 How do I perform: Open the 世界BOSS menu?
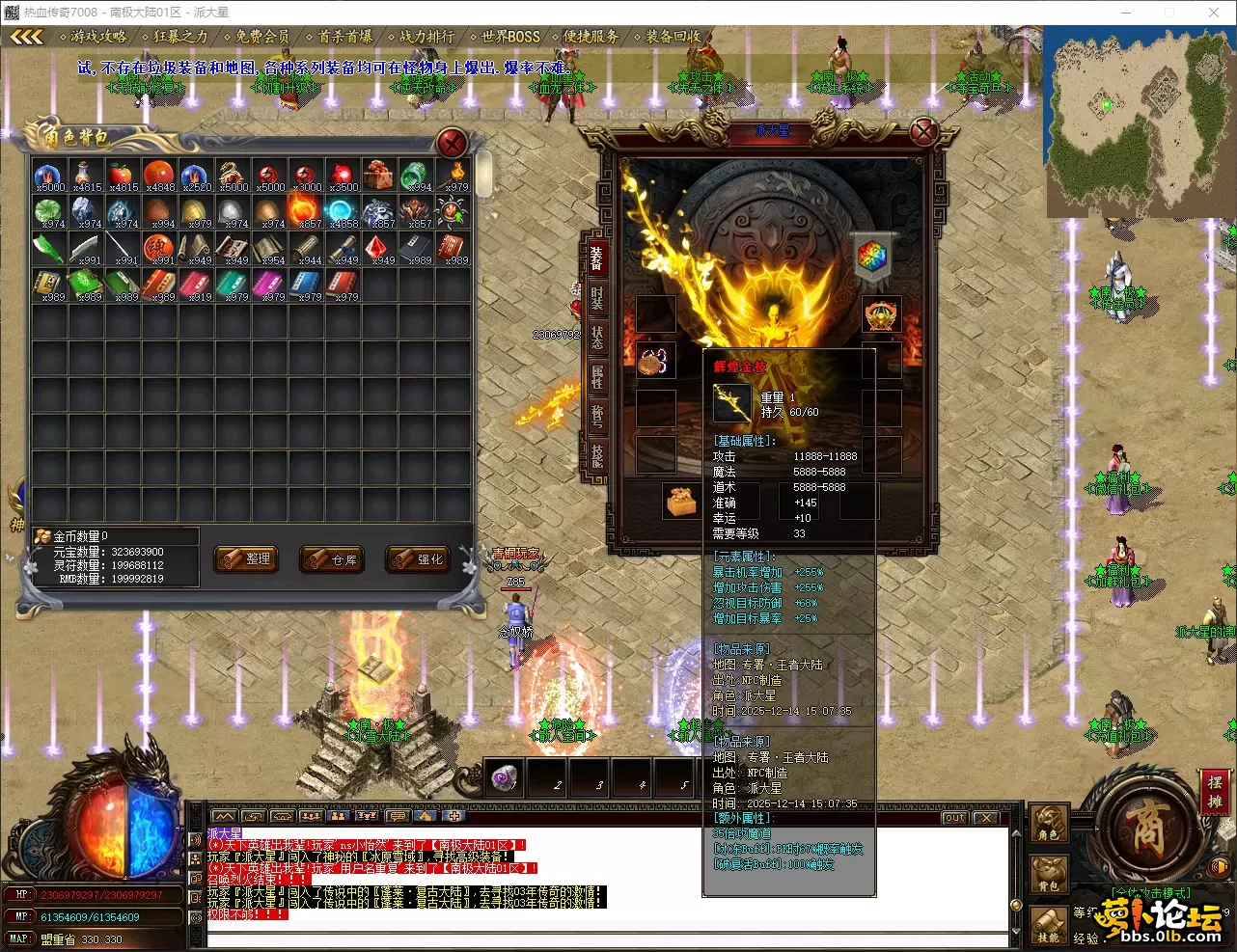[510, 37]
